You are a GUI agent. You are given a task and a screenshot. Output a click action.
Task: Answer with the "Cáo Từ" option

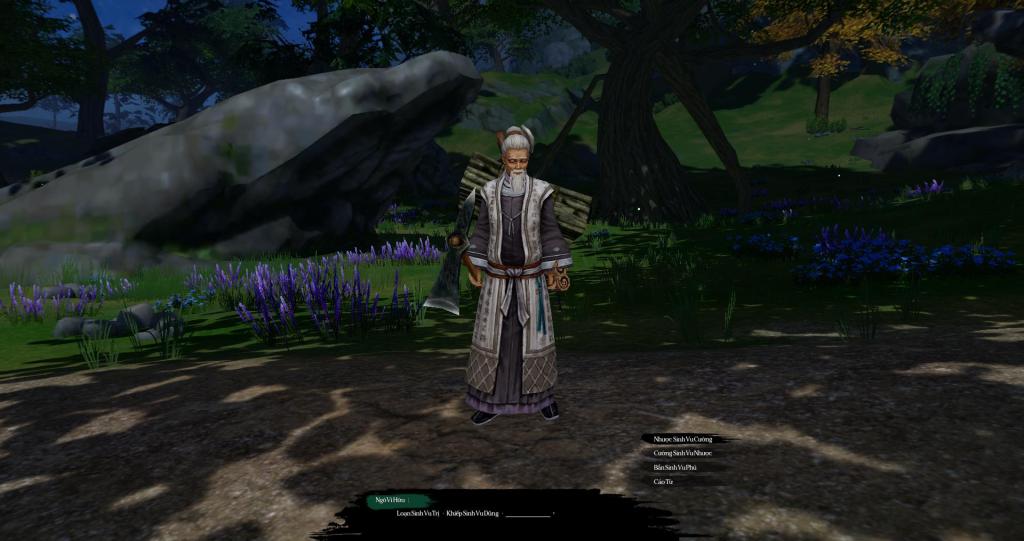[x=663, y=482]
